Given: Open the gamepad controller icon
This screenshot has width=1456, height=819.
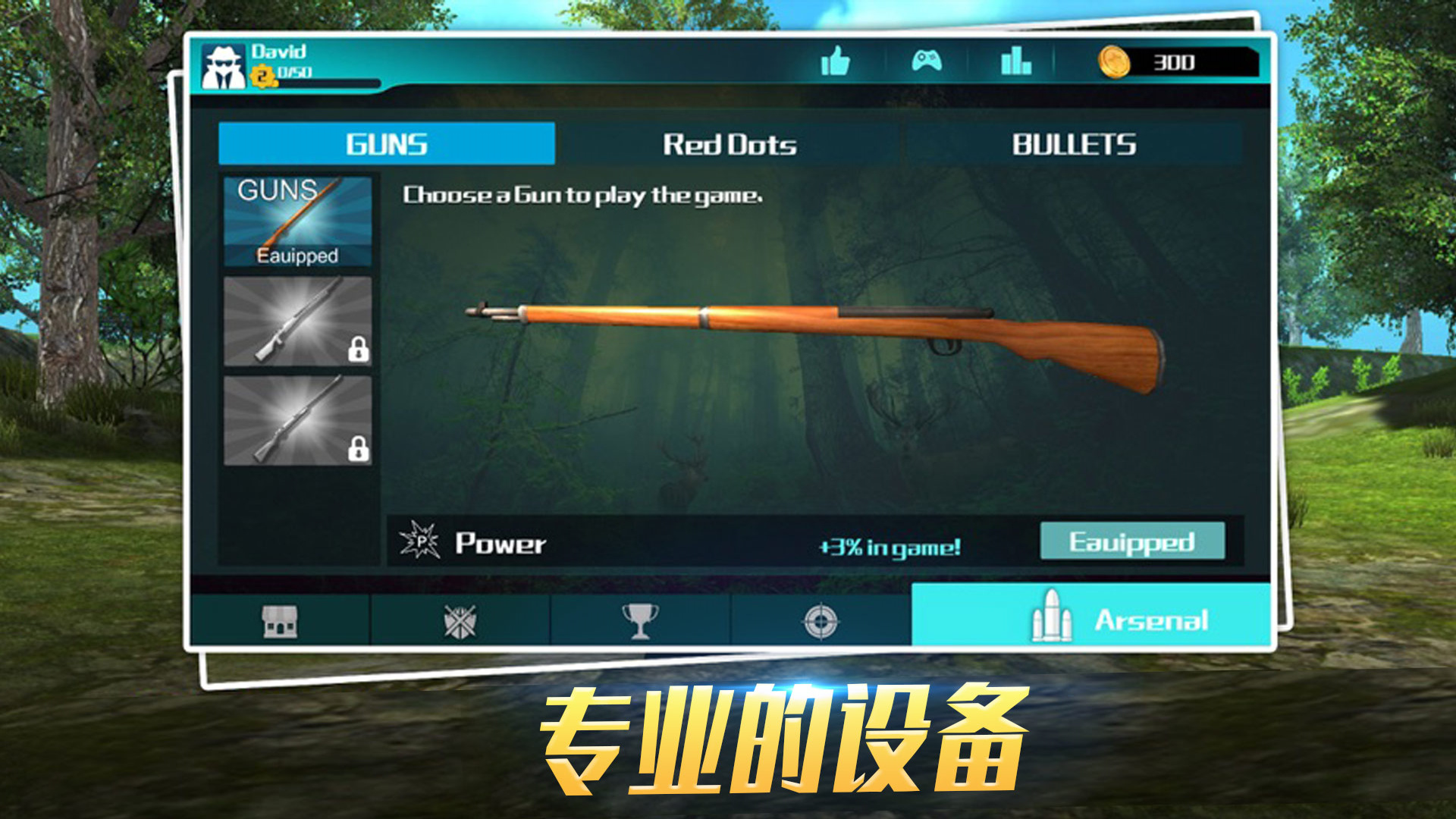Looking at the screenshot, I should 927,62.
